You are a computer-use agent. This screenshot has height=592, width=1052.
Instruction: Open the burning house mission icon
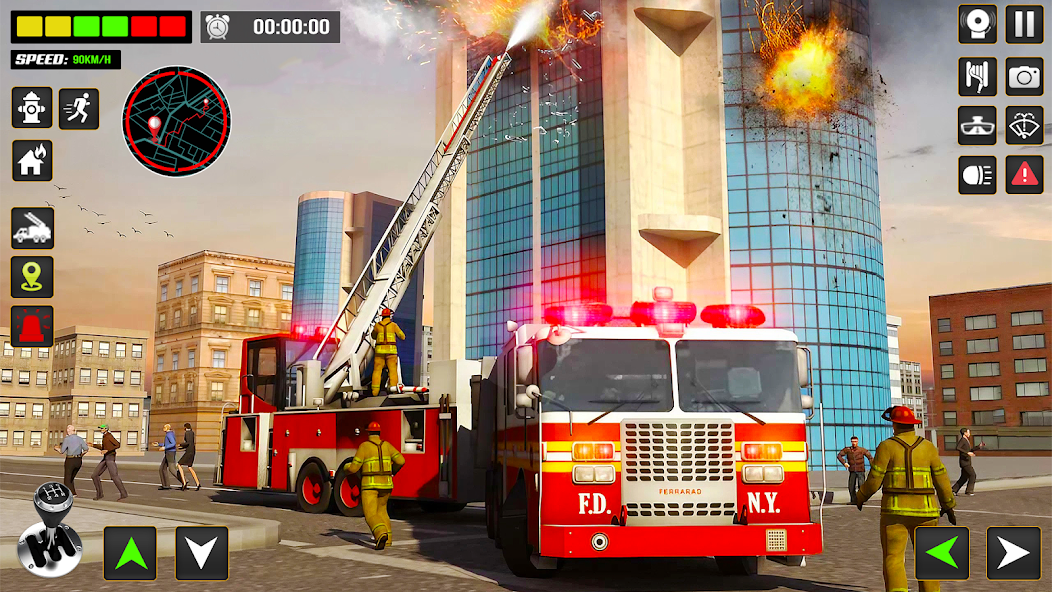coord(32,160)
